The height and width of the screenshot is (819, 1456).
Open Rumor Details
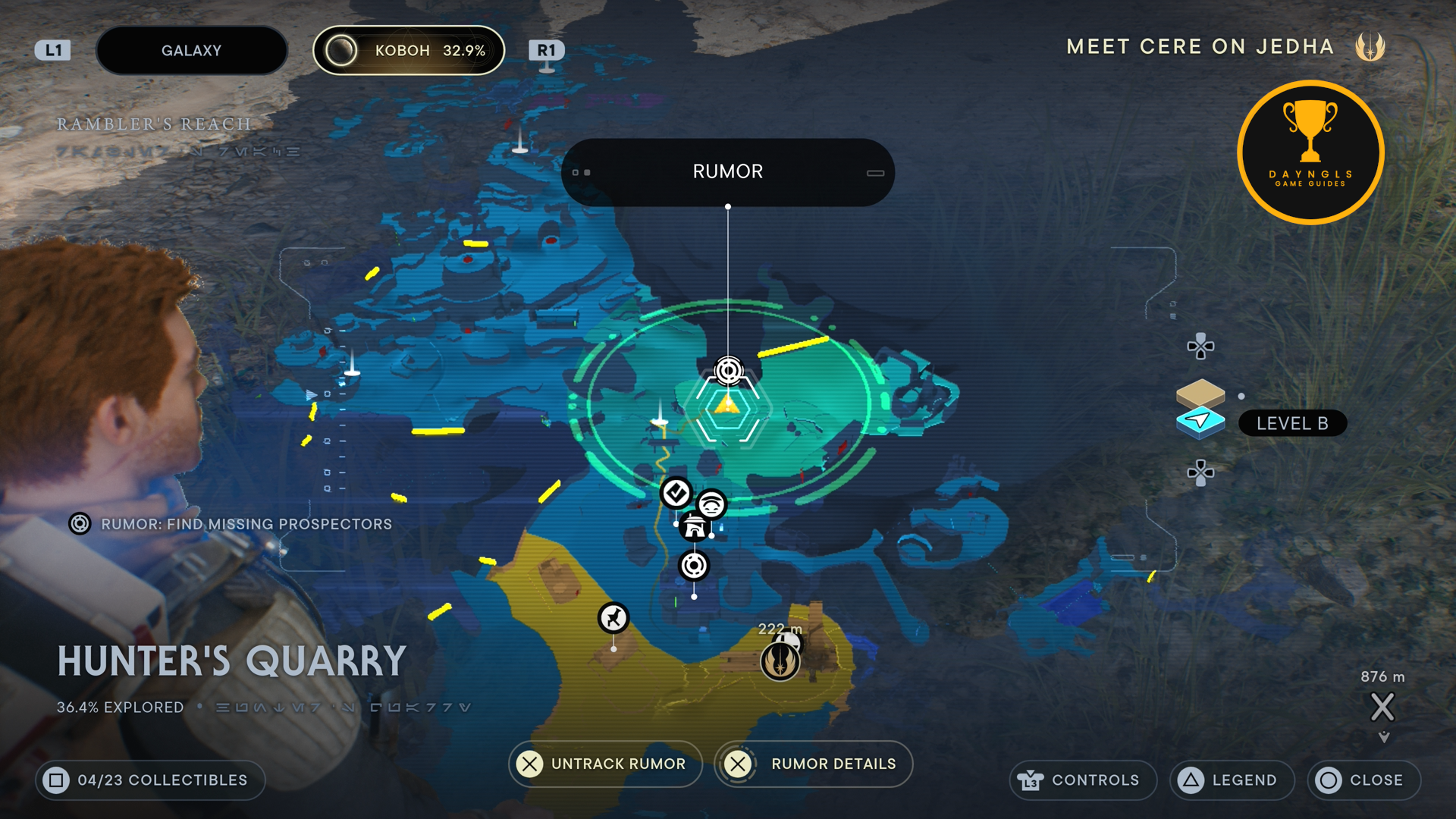click(814, 764)
